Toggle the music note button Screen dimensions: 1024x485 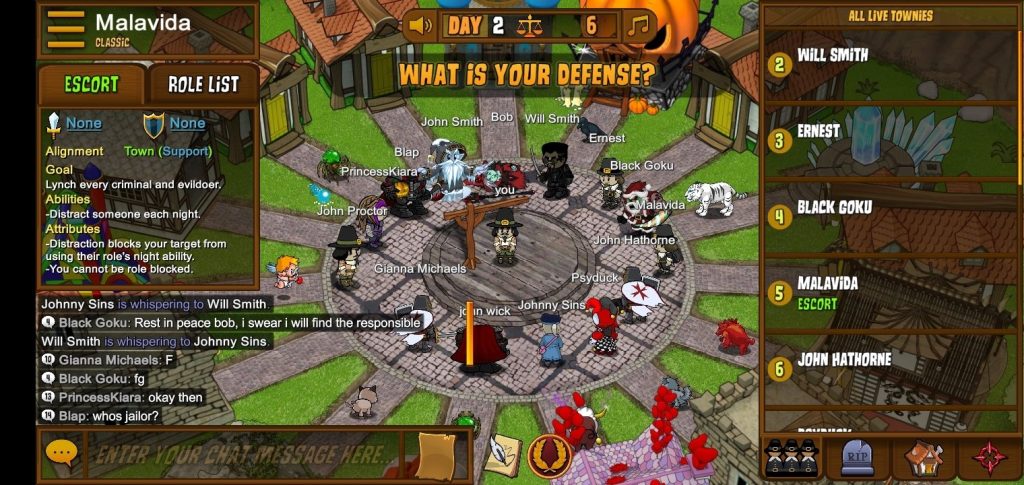point(637,25)
